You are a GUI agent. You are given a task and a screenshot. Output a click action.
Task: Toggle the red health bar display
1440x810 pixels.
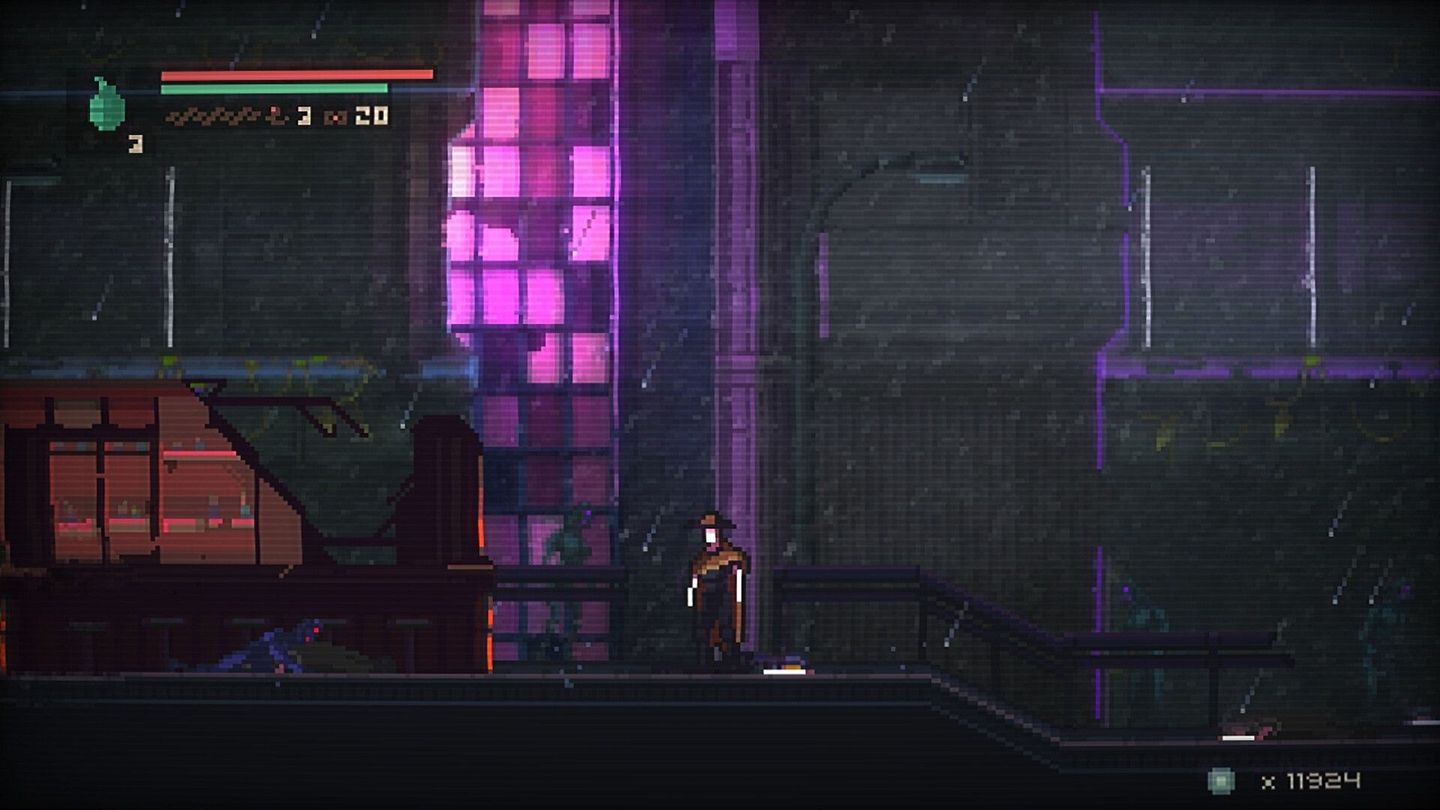[295, 74]
